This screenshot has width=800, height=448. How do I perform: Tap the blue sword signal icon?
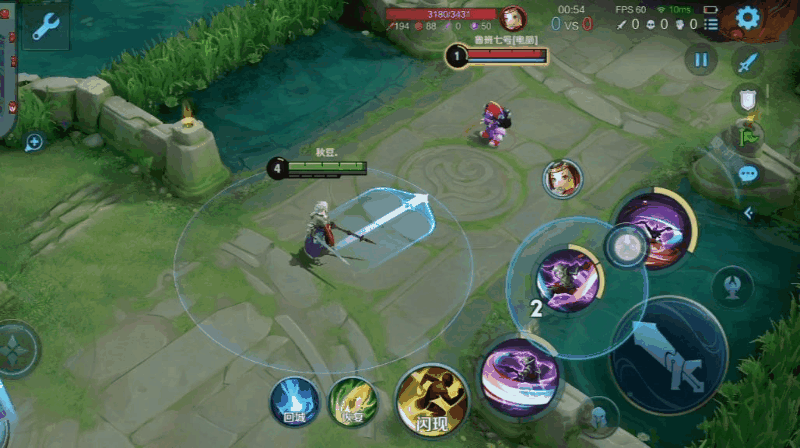(x=748, y=62)
